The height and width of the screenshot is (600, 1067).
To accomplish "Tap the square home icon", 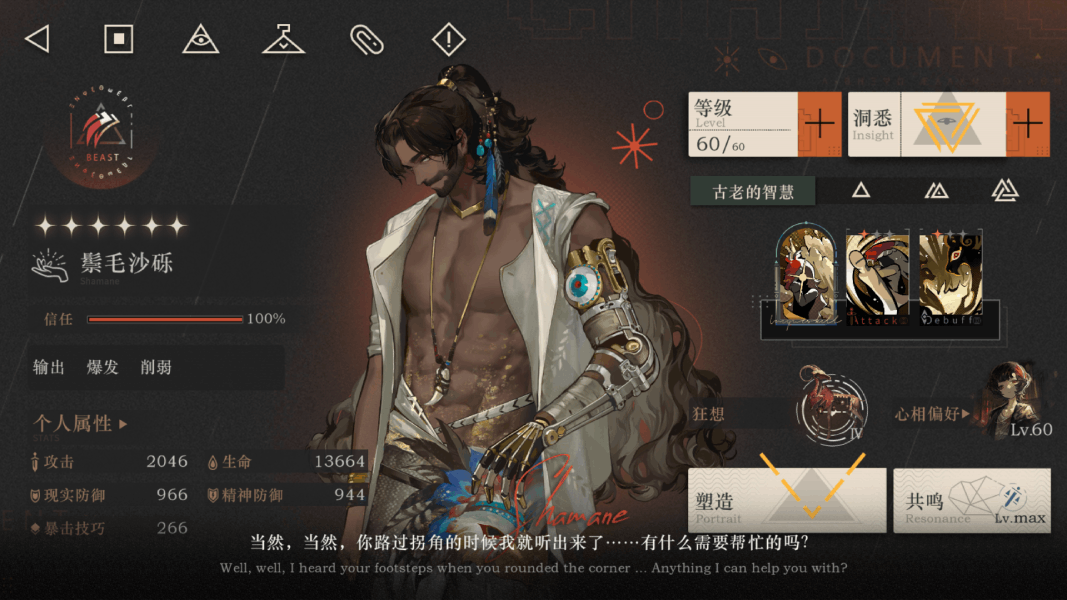I will coord(119,39).
